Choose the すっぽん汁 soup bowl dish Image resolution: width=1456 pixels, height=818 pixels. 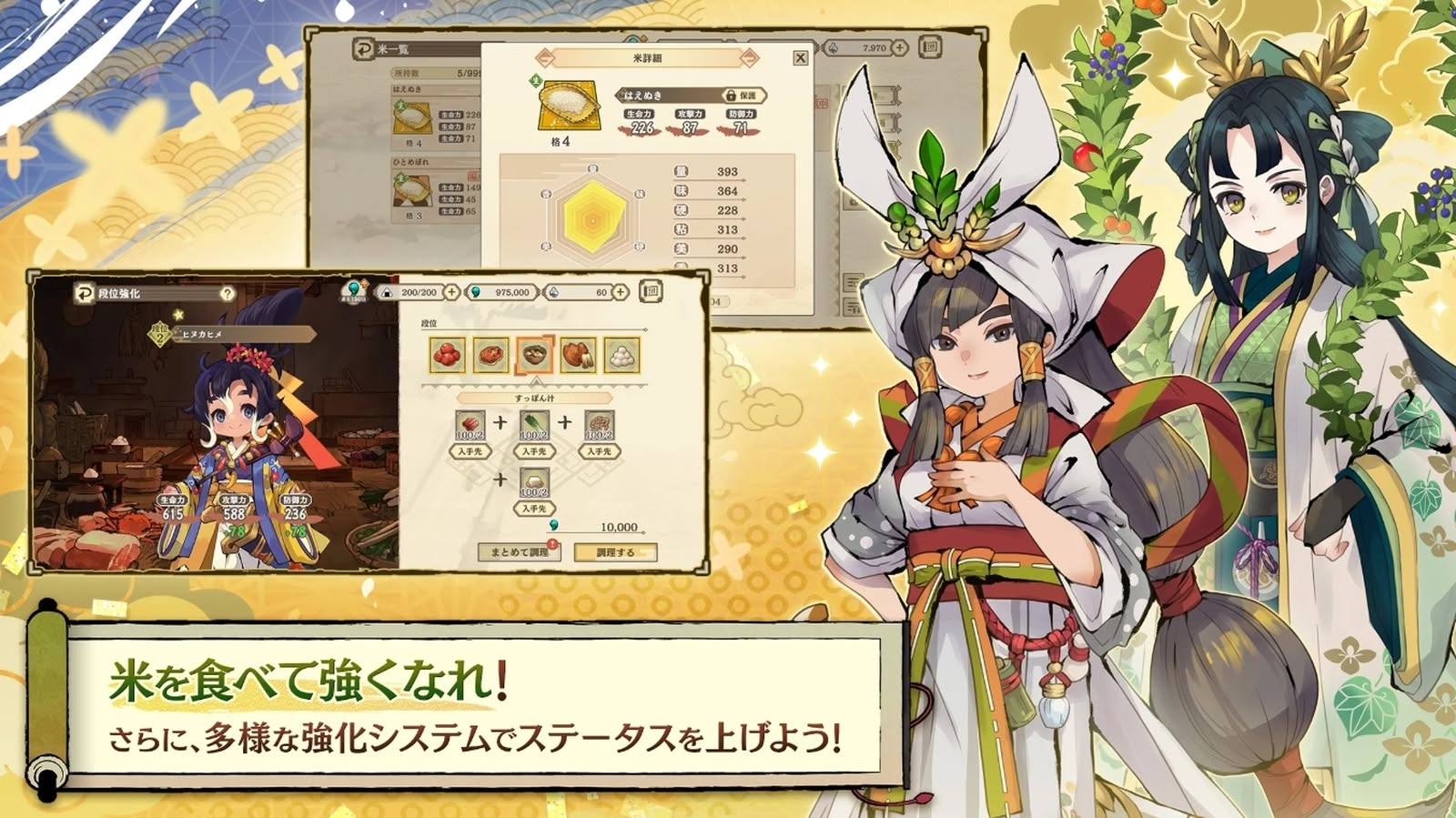(534, 355)
